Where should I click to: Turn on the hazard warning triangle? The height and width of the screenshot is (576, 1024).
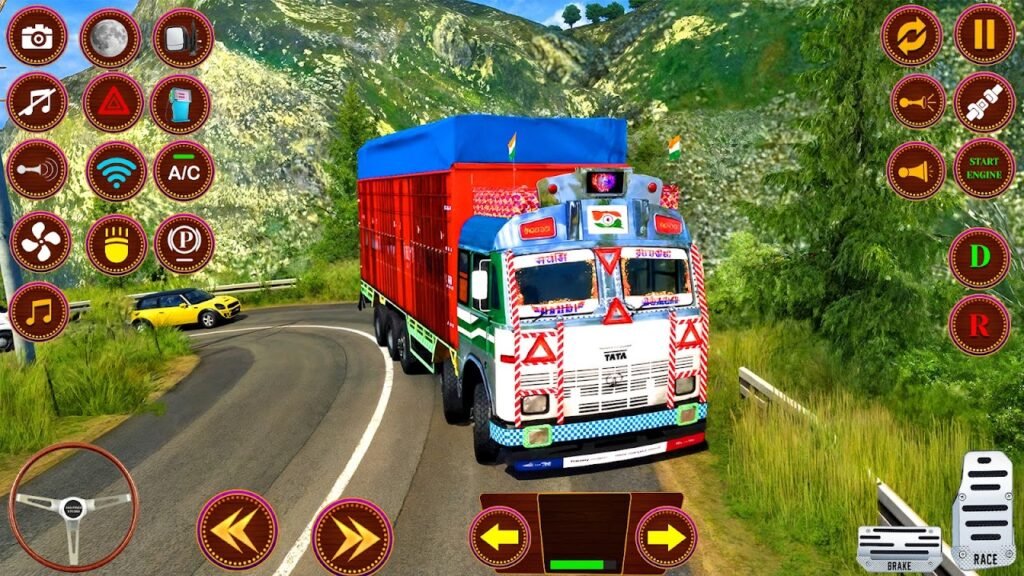[113, 102]
